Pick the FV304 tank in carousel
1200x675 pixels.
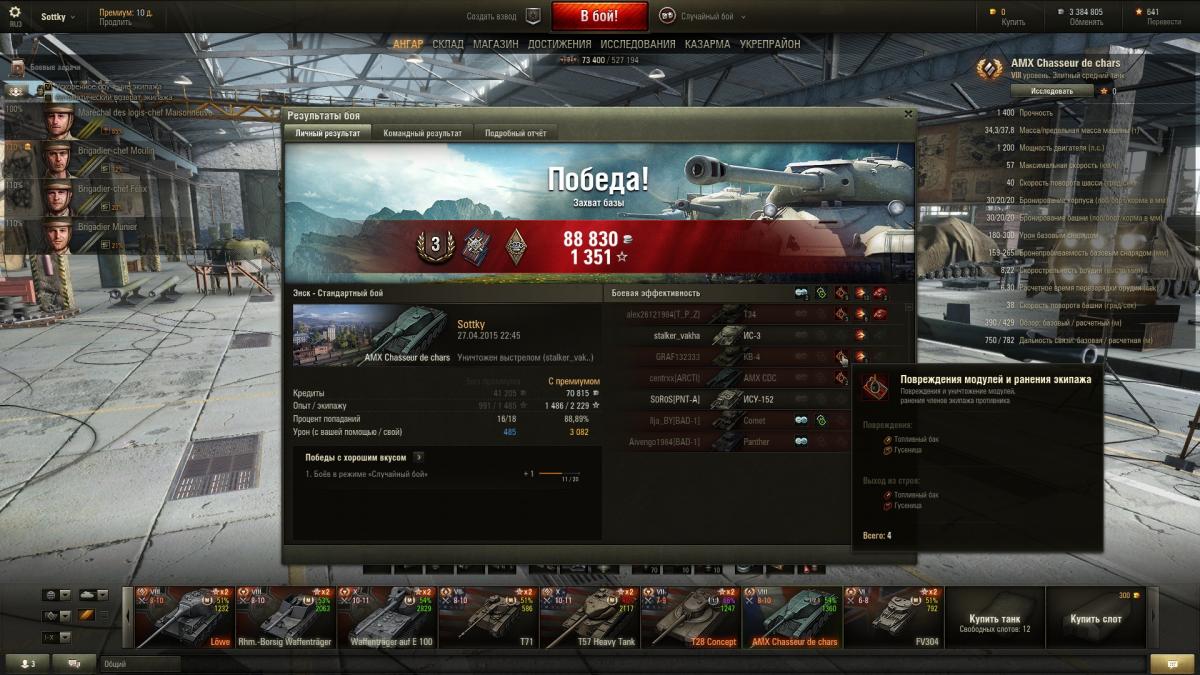(892, 617)
